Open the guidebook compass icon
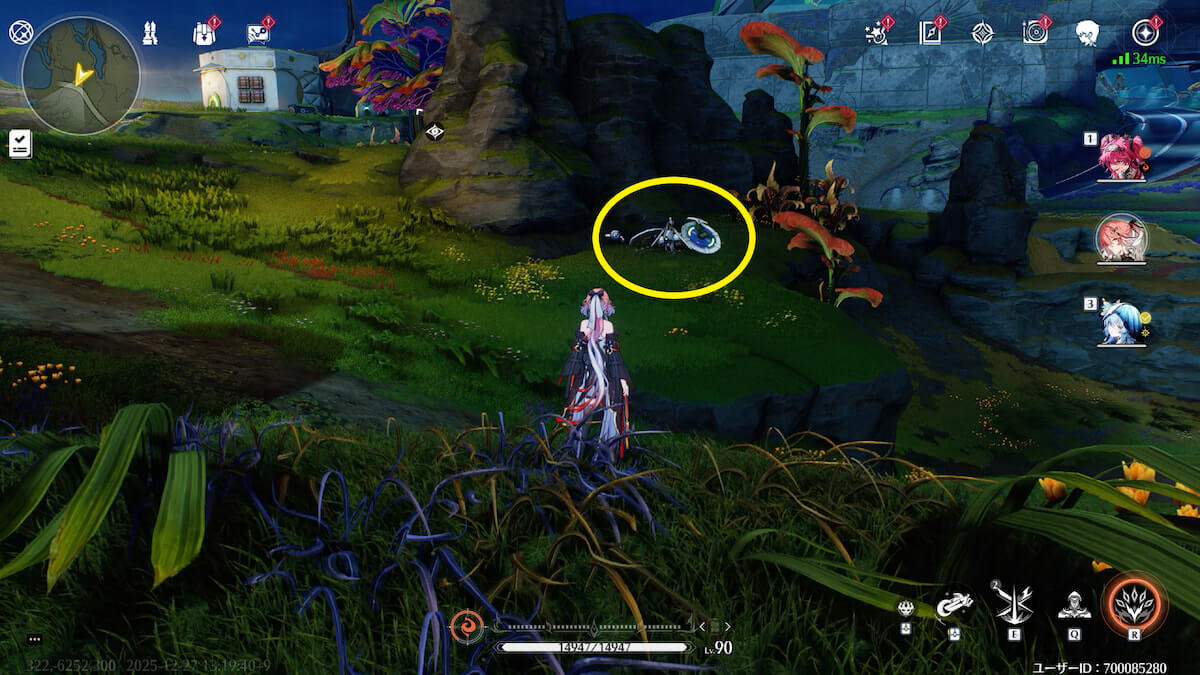Image resolution: width=1200 pixels, height=675 pixels. coord(930,33)
